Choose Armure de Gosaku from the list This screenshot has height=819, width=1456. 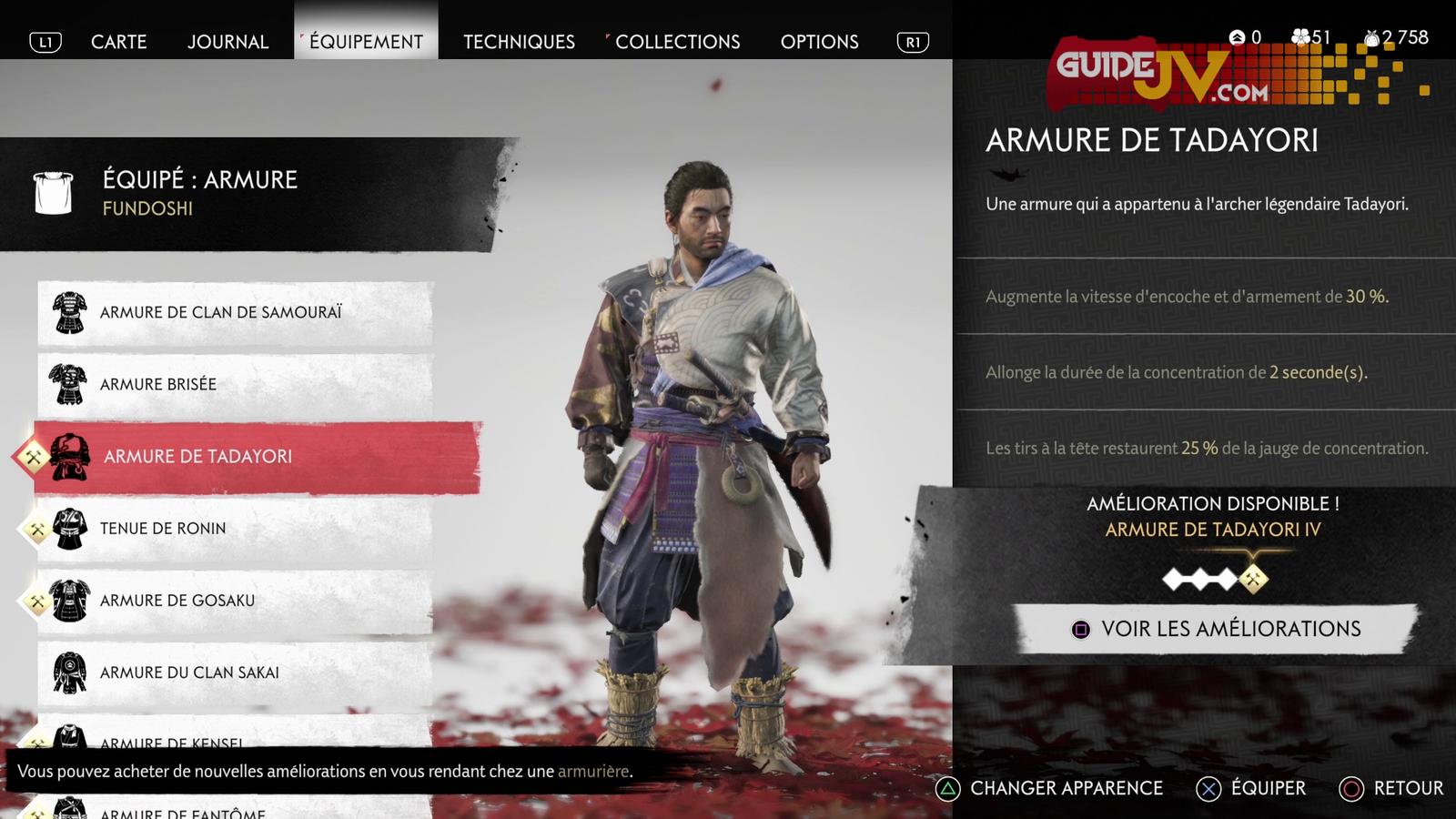pyautogui.click(x=235, y=601)
